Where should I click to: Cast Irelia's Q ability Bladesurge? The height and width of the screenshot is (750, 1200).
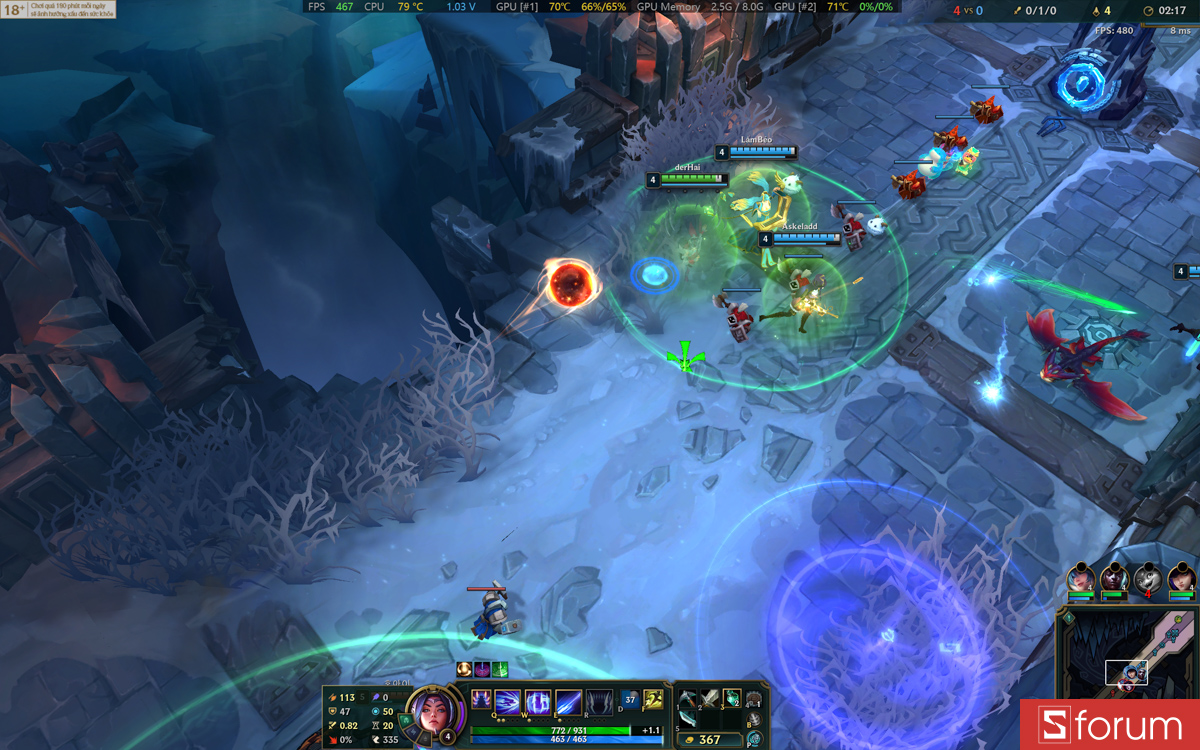coord(509,702)
